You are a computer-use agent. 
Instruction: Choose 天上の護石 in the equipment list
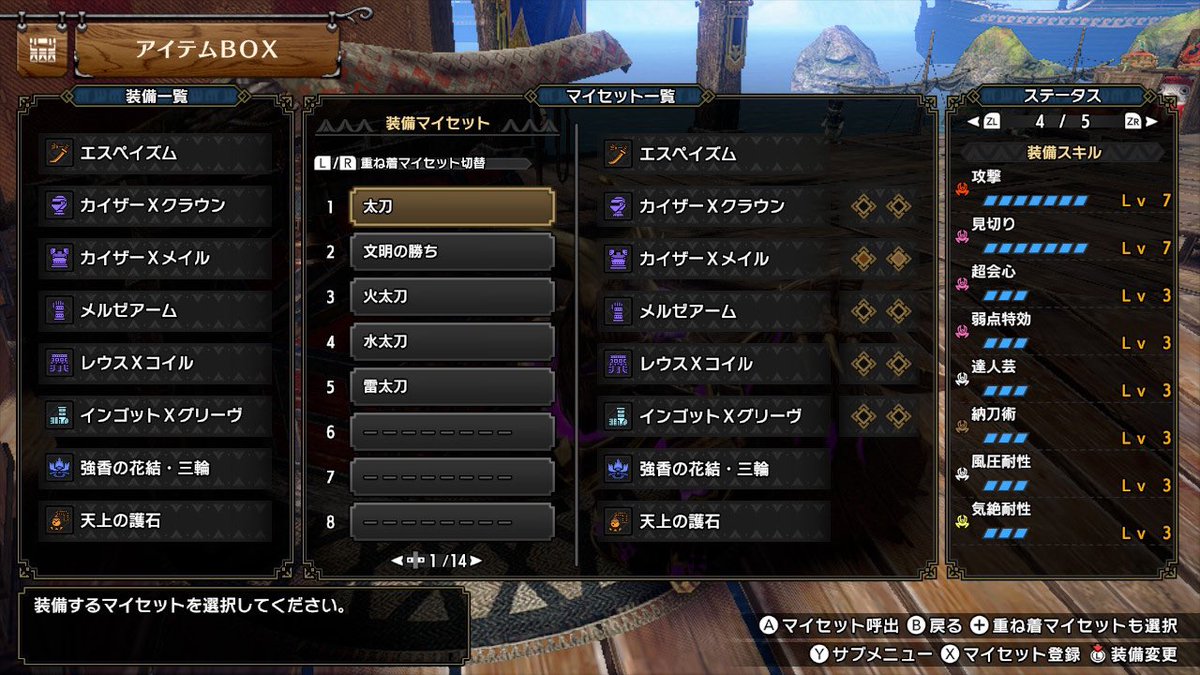157,521
